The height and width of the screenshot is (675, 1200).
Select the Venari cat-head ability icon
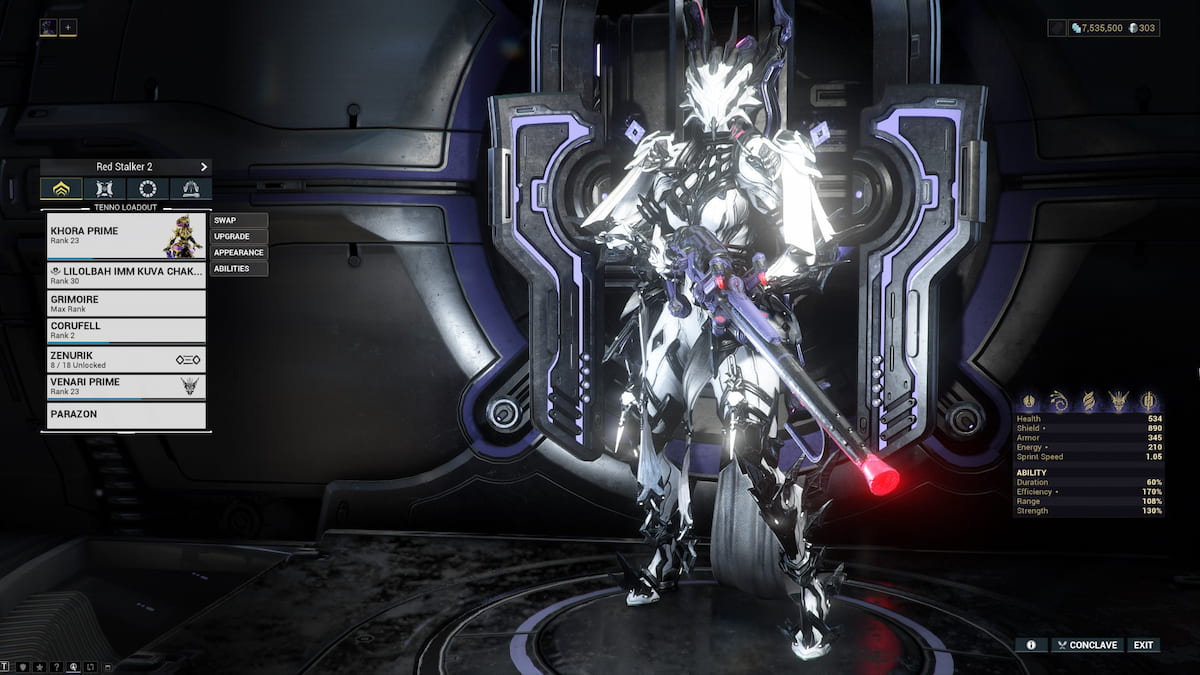point(1120,400)
